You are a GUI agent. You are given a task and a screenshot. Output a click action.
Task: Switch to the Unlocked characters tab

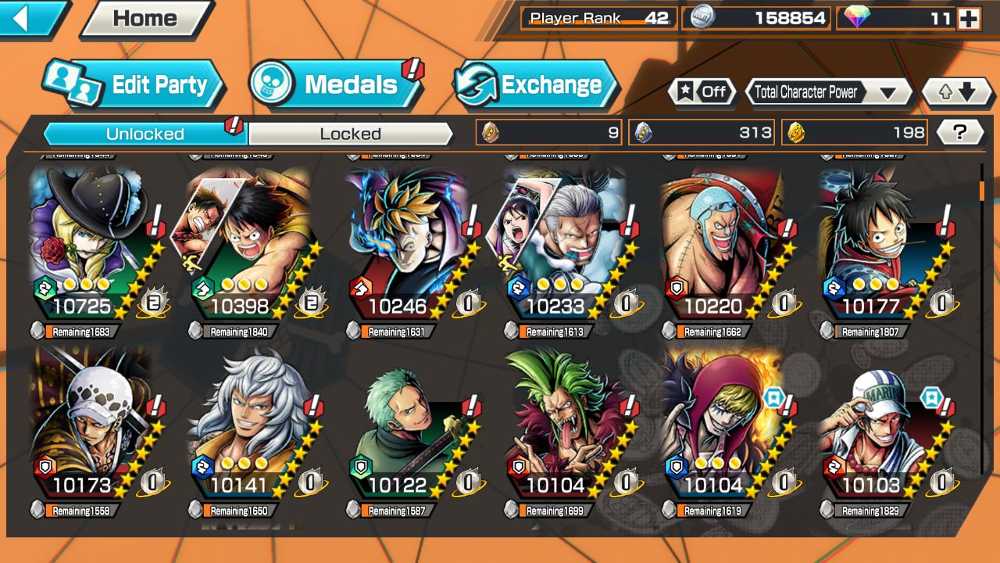point(145,133)
